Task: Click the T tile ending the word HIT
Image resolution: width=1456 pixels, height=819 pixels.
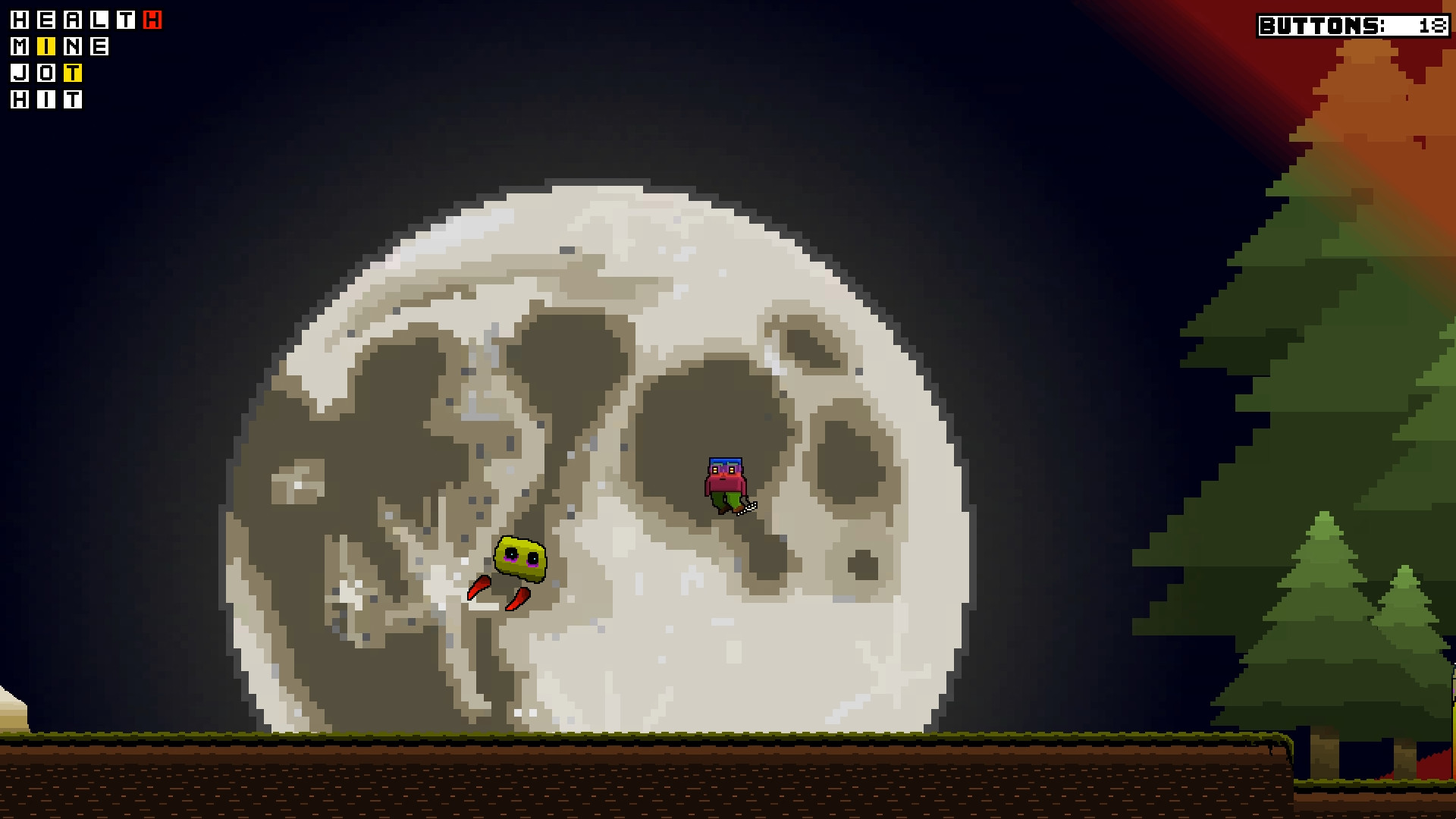Action: tap(73, 99)
